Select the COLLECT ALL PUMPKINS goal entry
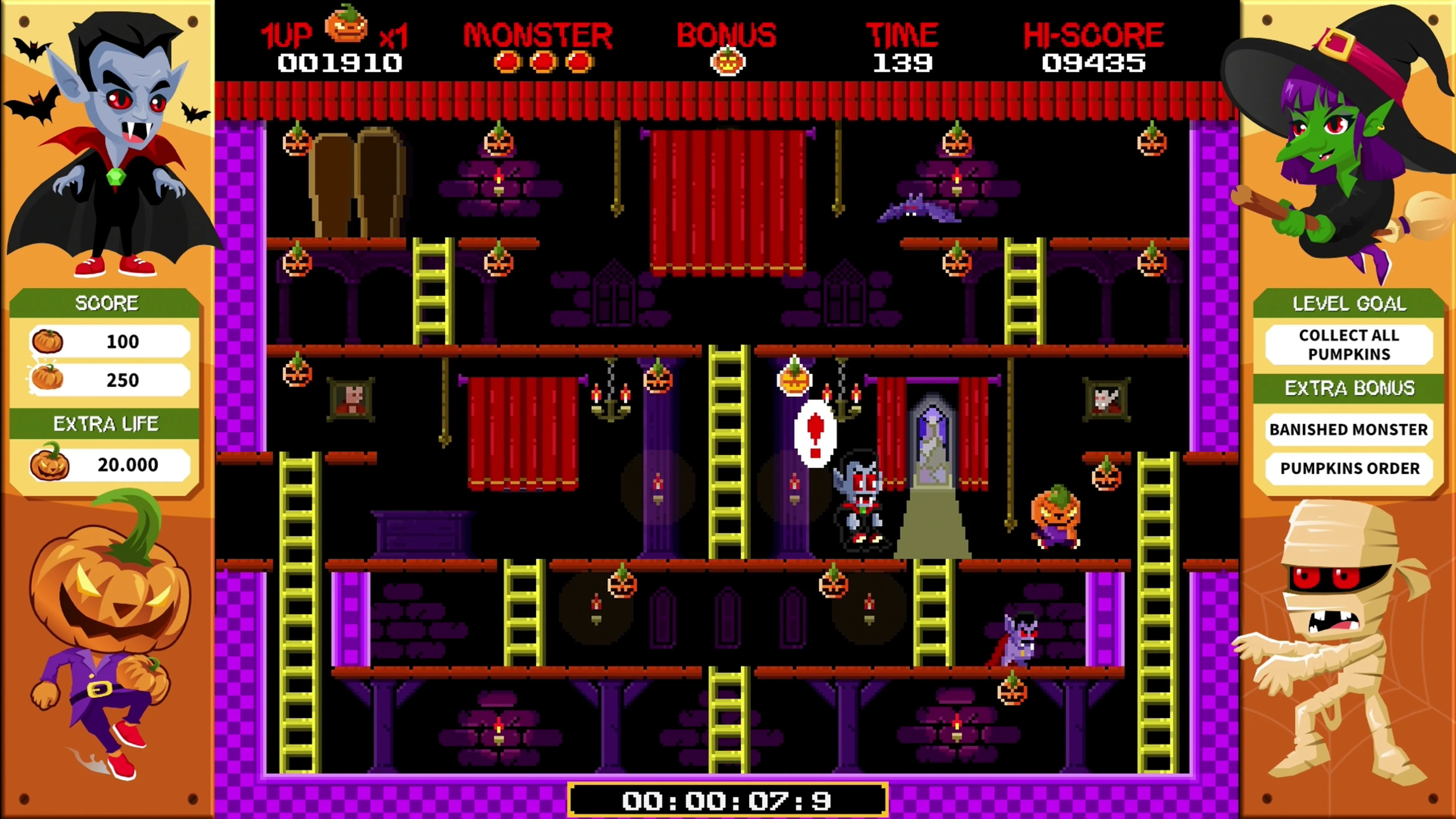Viewport: 1456px width, 819px height. click(1349, 345)
